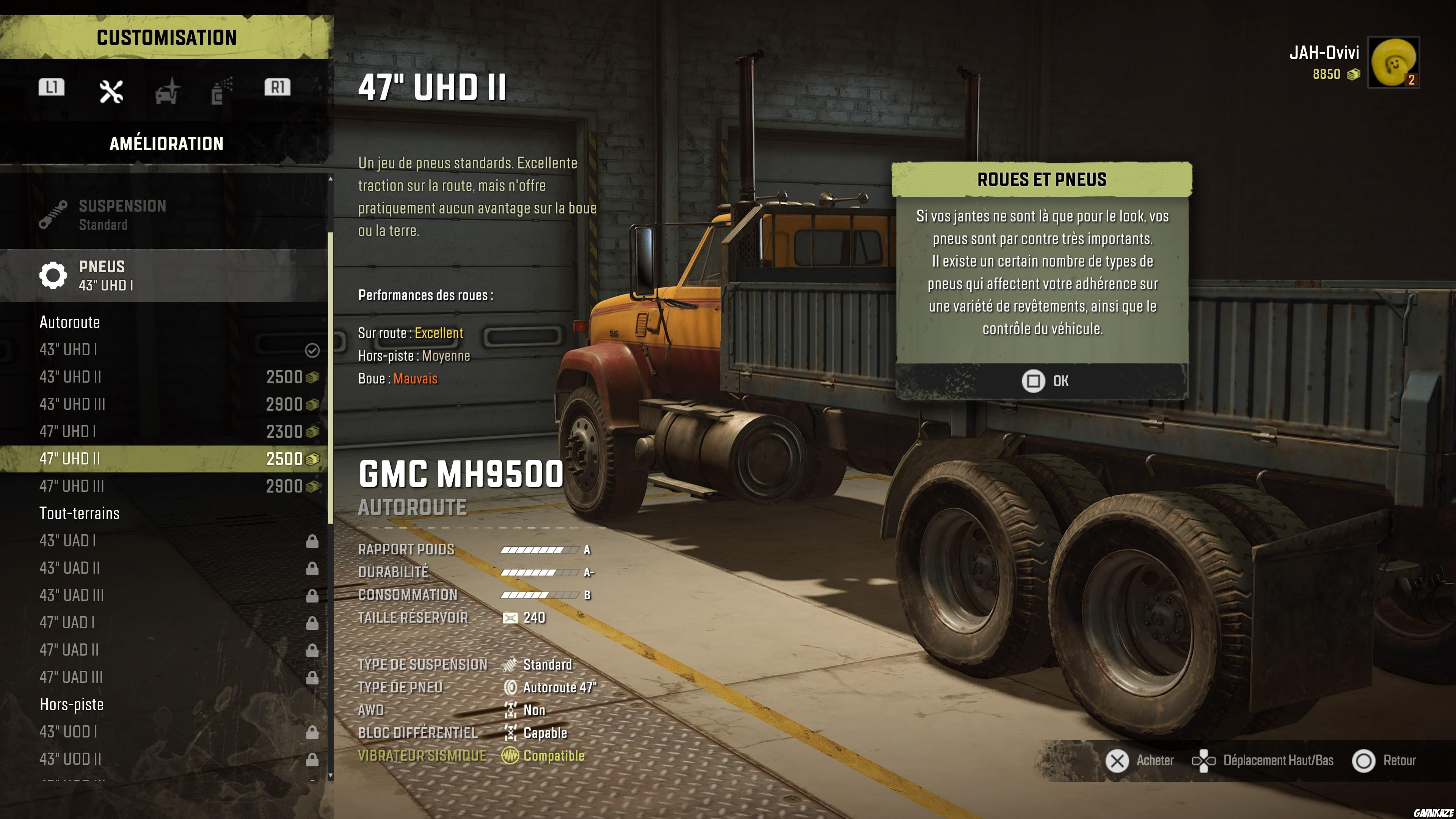Choose the locked 47" UAD II entry
Image resolution: width=1456 pixels, height=819 pixels.
(164, 650)
